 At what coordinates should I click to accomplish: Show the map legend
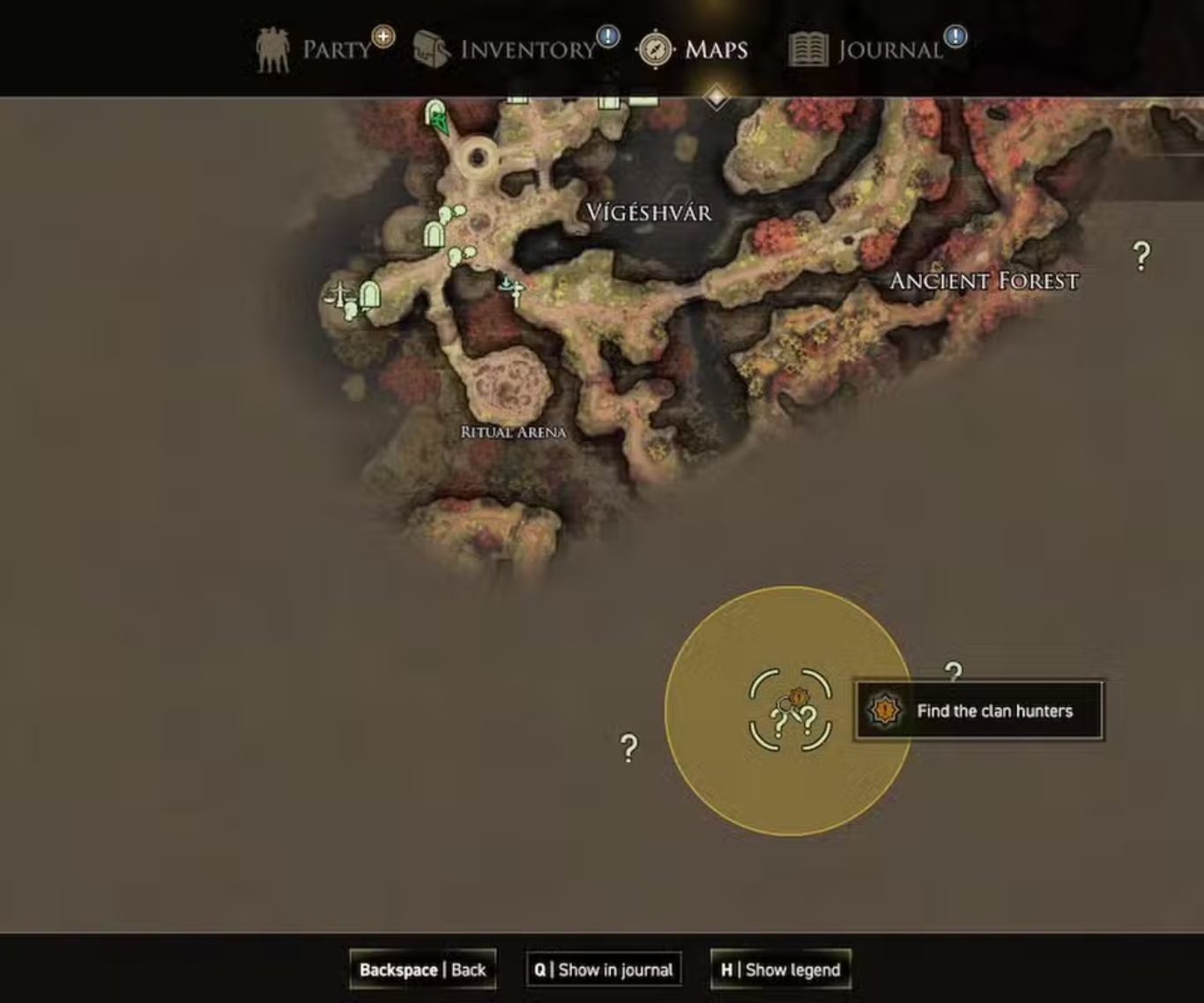(x=780, y=970)
